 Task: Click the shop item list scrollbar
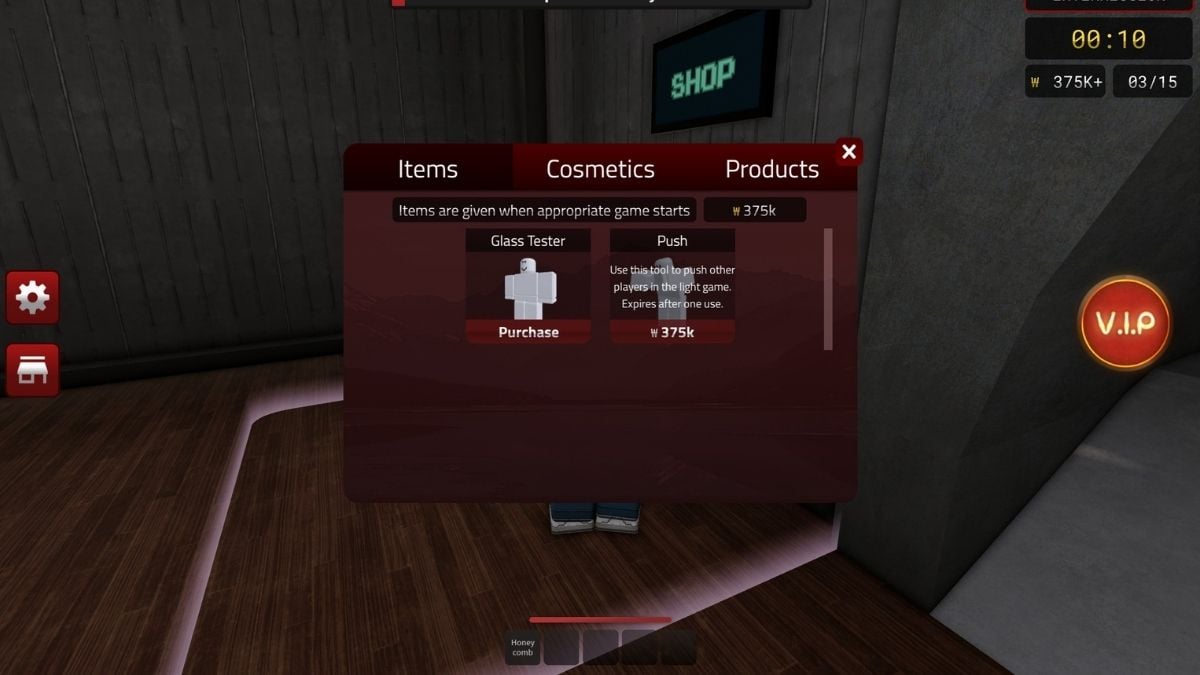pos(828,289)
